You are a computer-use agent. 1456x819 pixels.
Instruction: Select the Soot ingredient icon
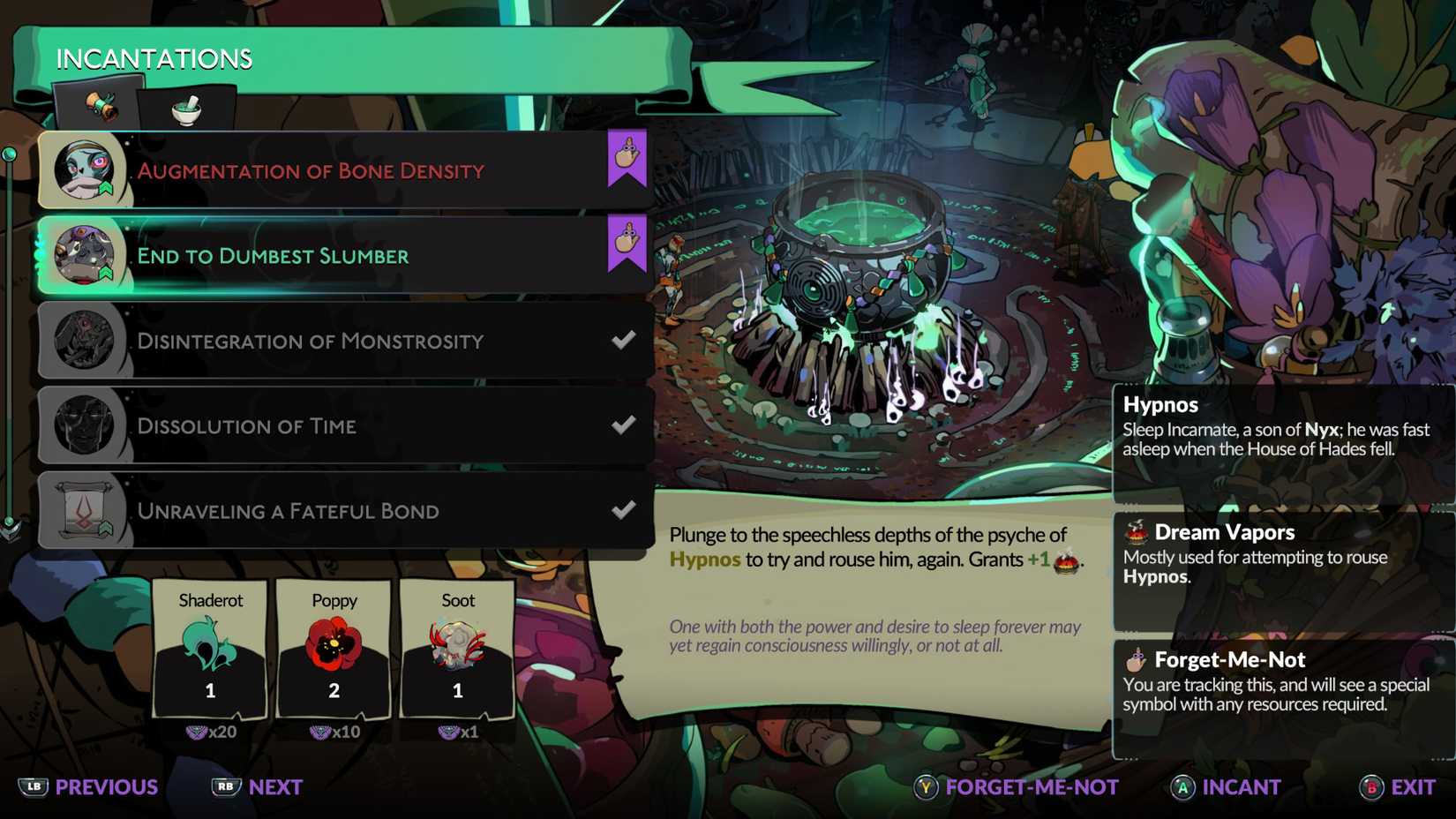coord(457,642)
